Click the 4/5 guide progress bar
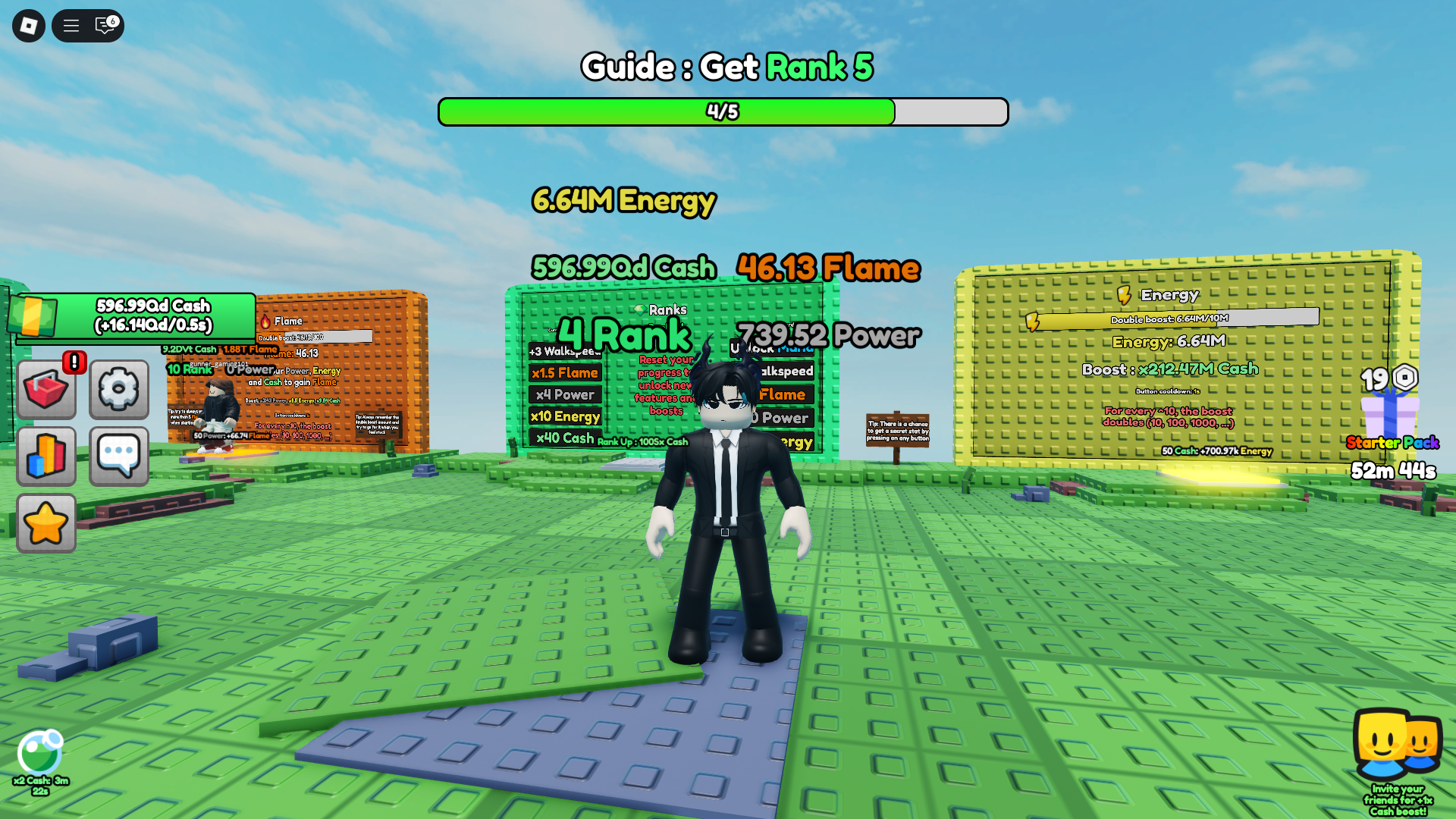 [x=722, y=111]
